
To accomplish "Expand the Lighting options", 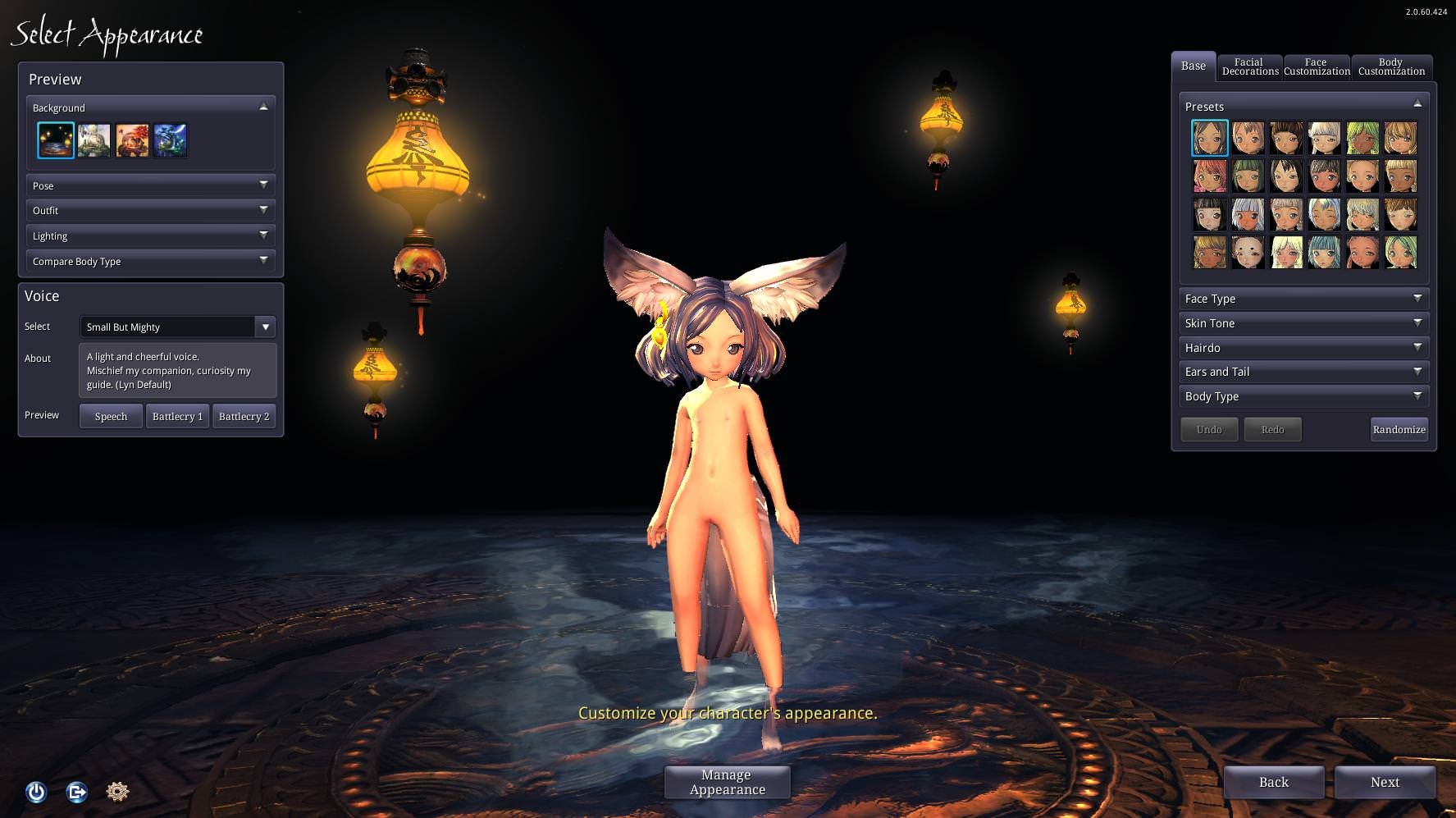I will 150,235.
